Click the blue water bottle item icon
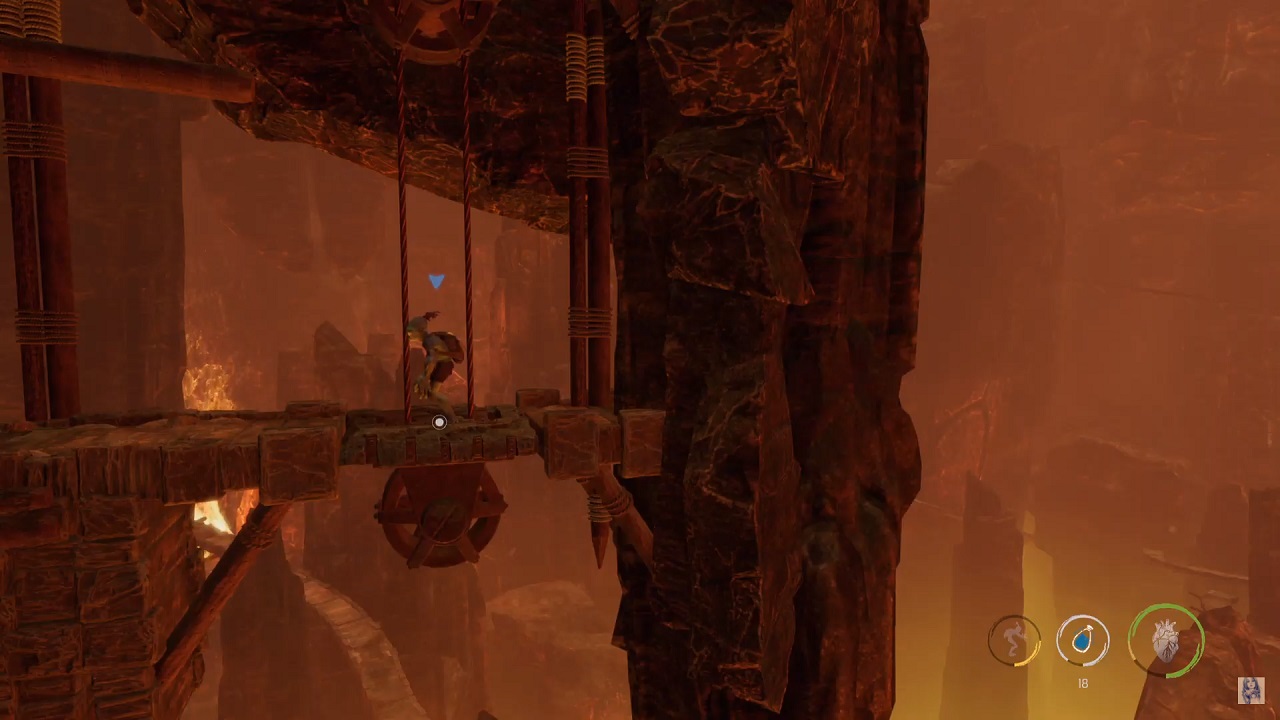 click(1082, 641)
